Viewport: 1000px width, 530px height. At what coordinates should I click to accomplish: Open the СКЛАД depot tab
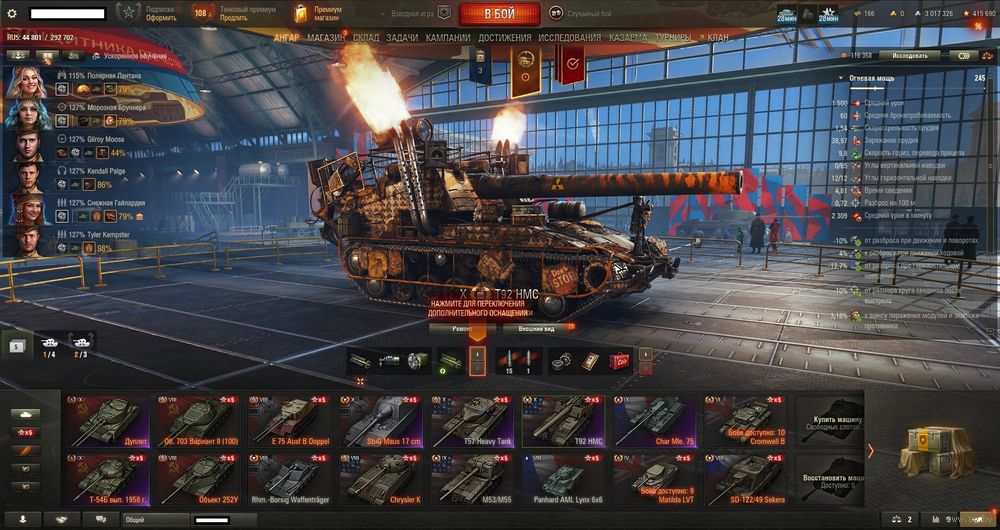coord(366,38)
